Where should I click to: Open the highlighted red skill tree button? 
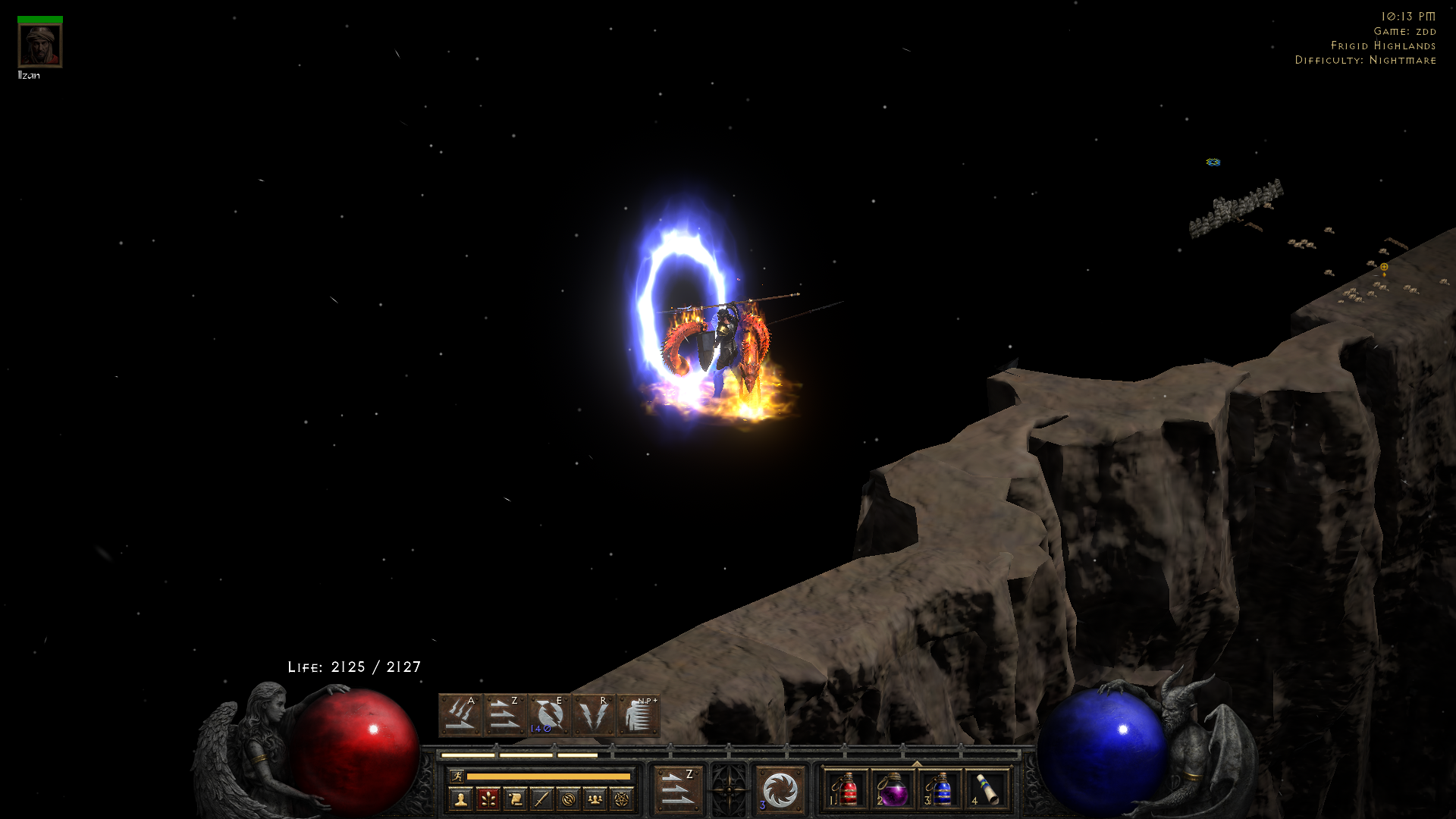pyautogui.click(x=489, y=798)
